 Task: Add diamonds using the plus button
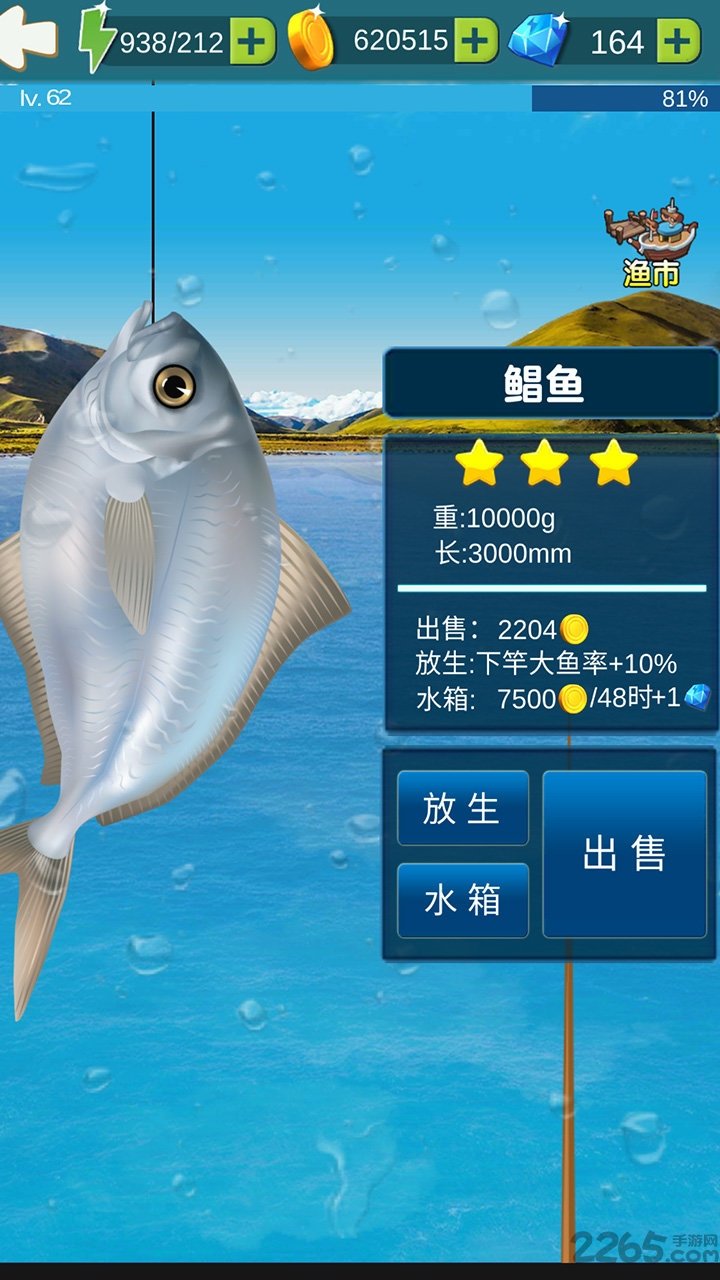678,41
